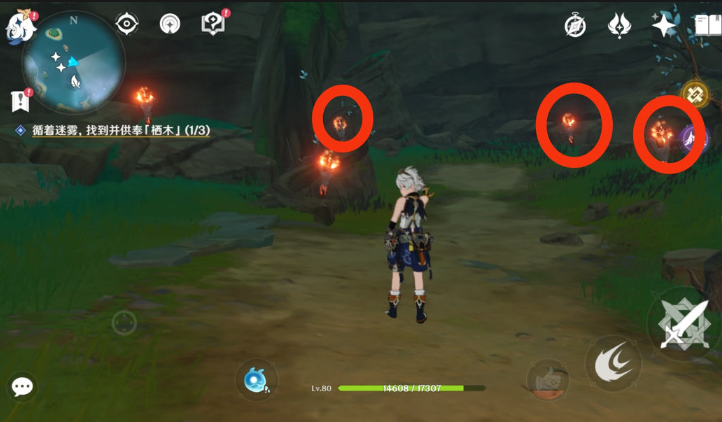This screenshot has width=722, height=422.
Task: Open the compass events icon
Action: pyautogui.click(x=575, y=26)
